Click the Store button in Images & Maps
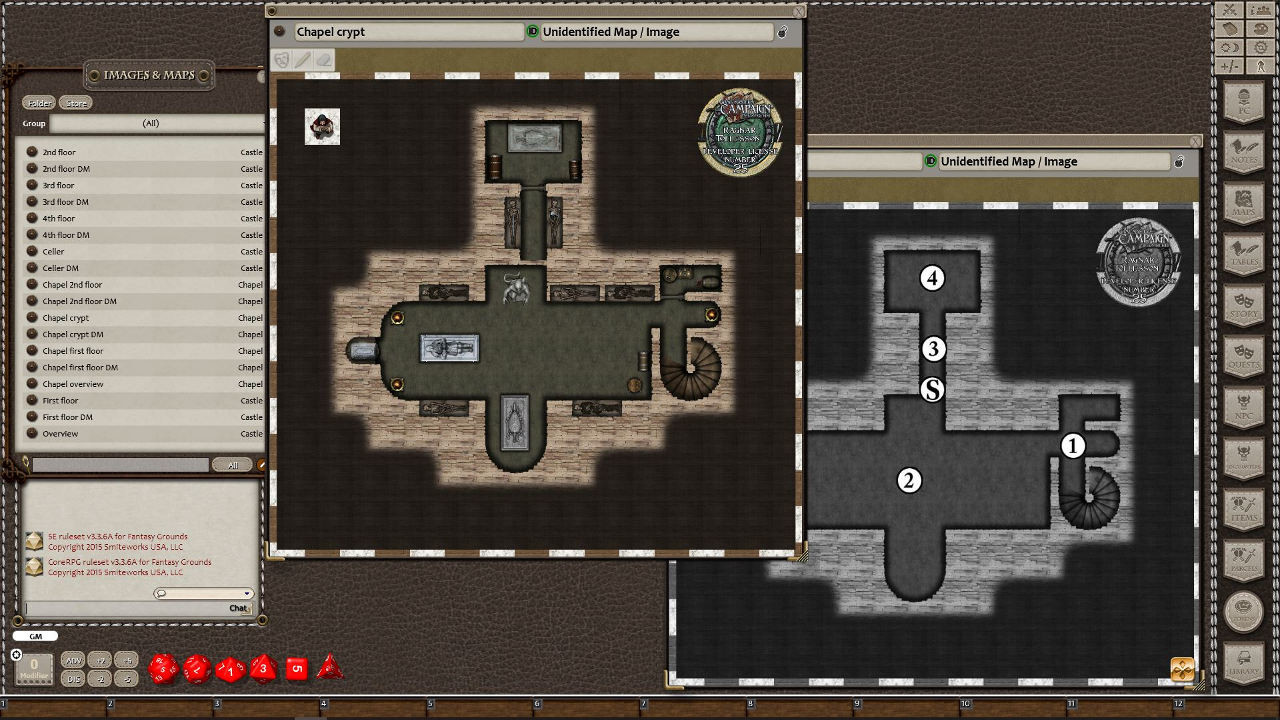Screen dimensions: 1280x720 (75, 102)
